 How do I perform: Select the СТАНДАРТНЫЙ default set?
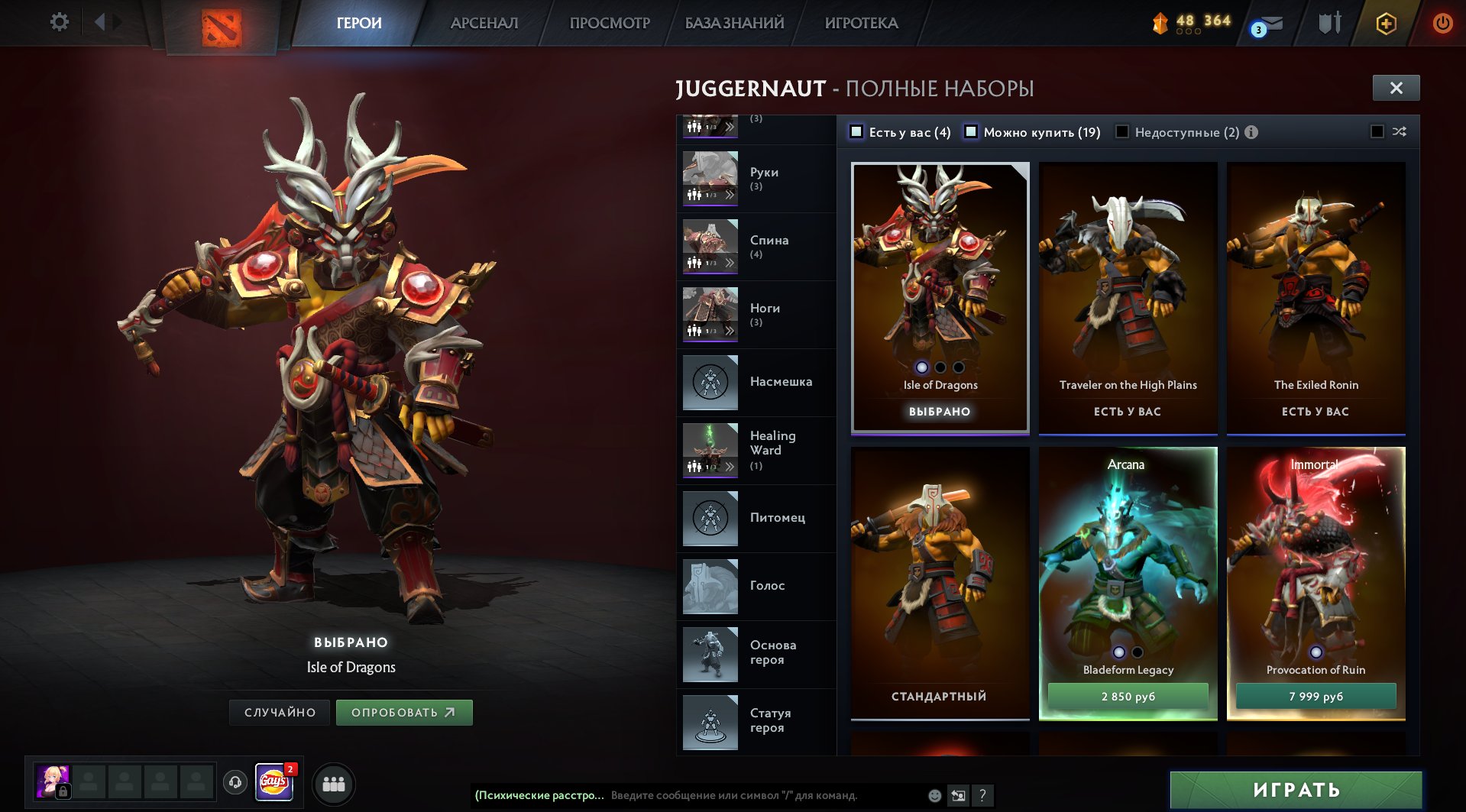[x=940, y=582]
